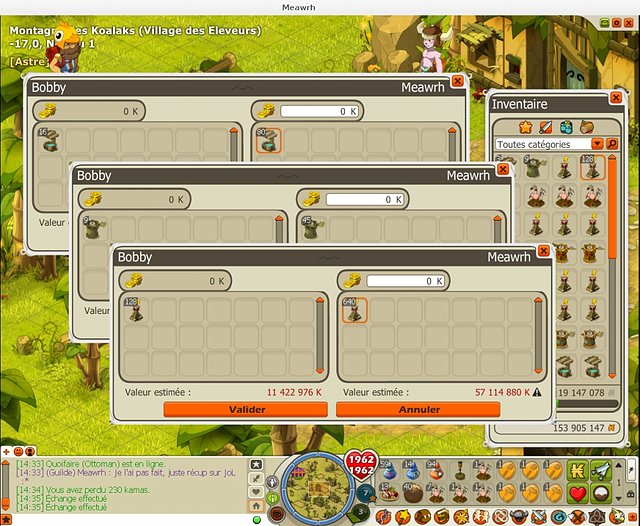The width and height of the screenshot is (640, 526).
Task: Switch to the sword-and-feather inventory tab
Action: coord(546,127)
